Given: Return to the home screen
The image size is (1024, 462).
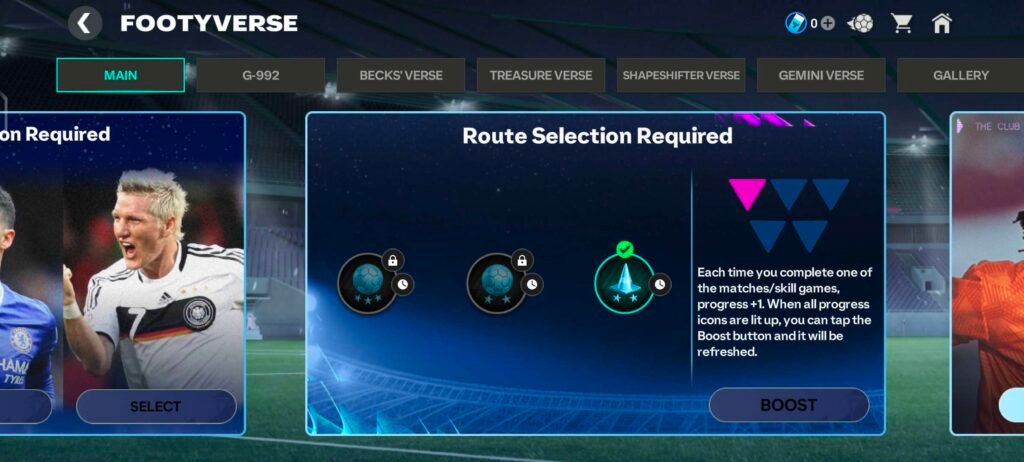Looking at the screenshot, I should (941, 23).
